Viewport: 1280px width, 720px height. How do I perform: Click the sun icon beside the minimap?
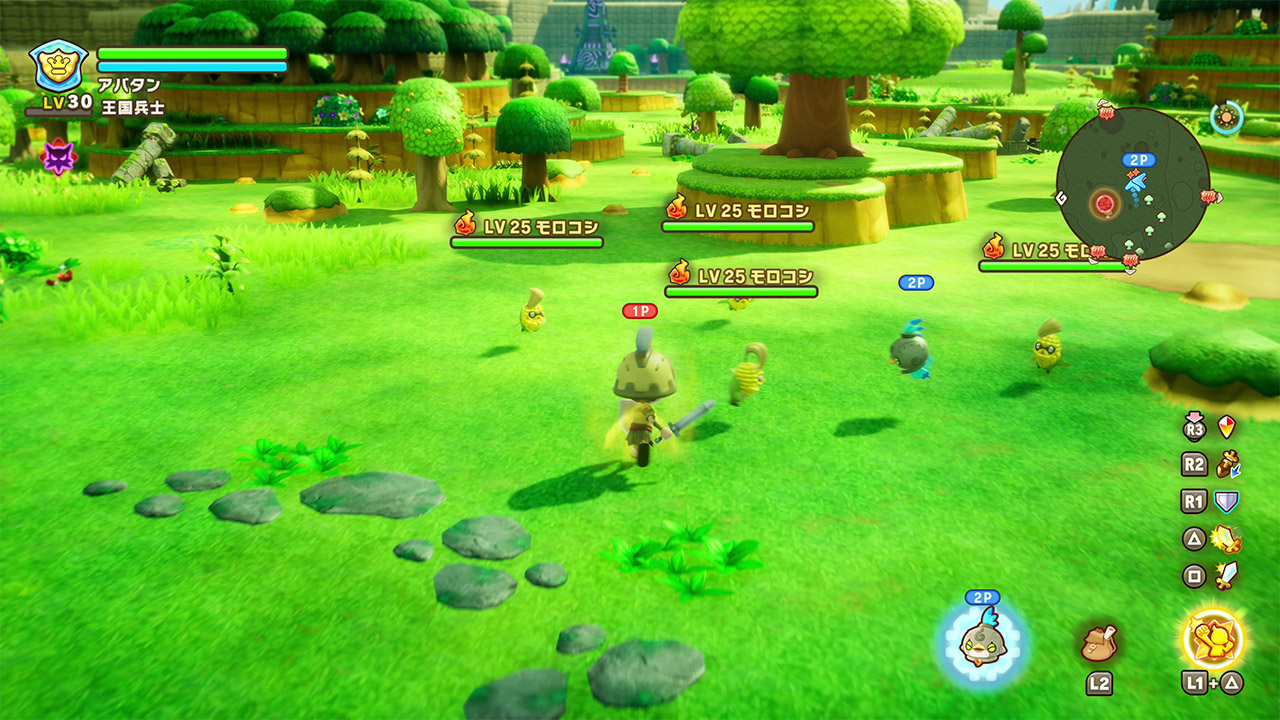pyautogui.click(x=1225, y=119)
